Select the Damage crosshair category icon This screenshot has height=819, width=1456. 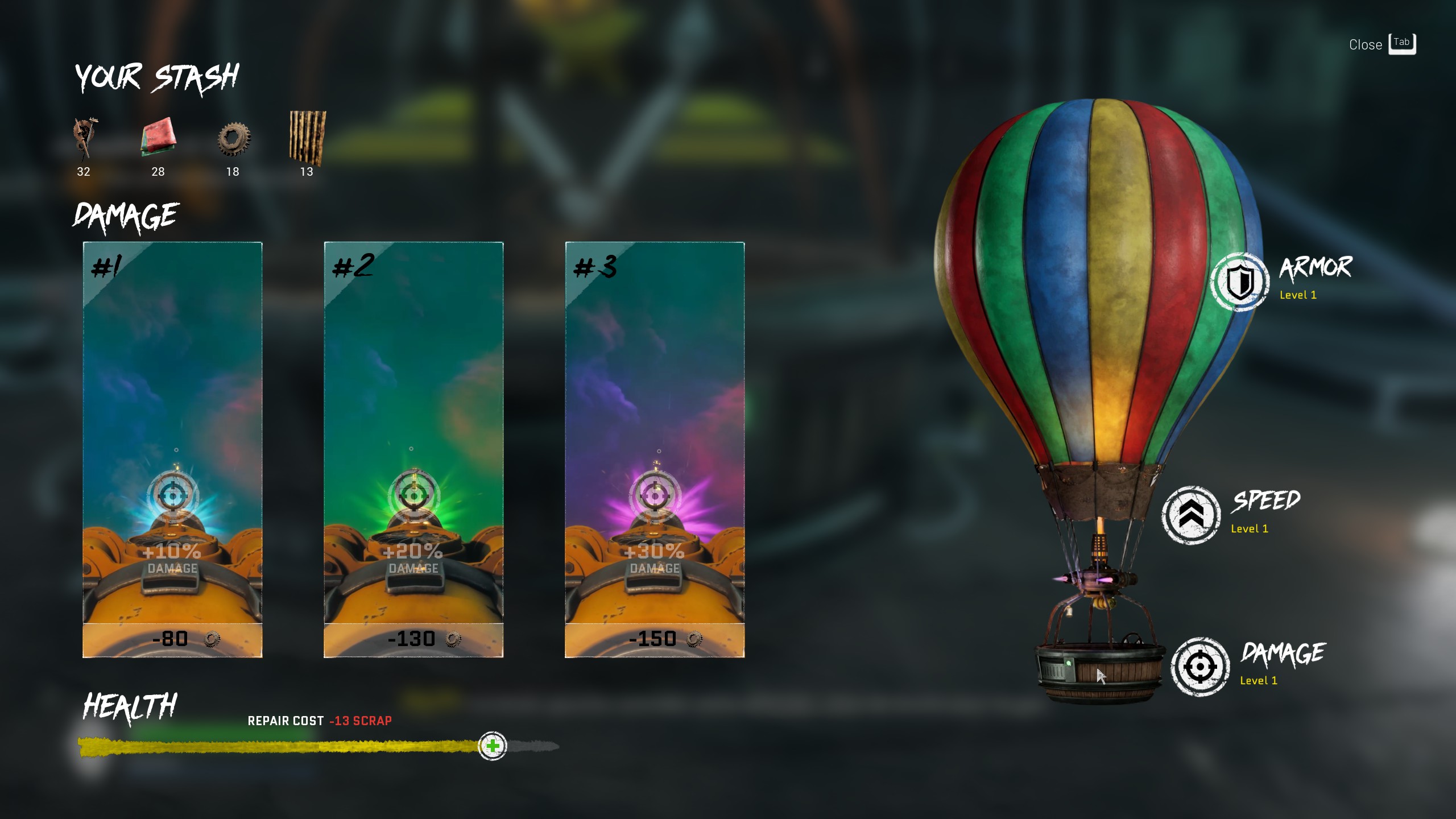click(1200, 667)
